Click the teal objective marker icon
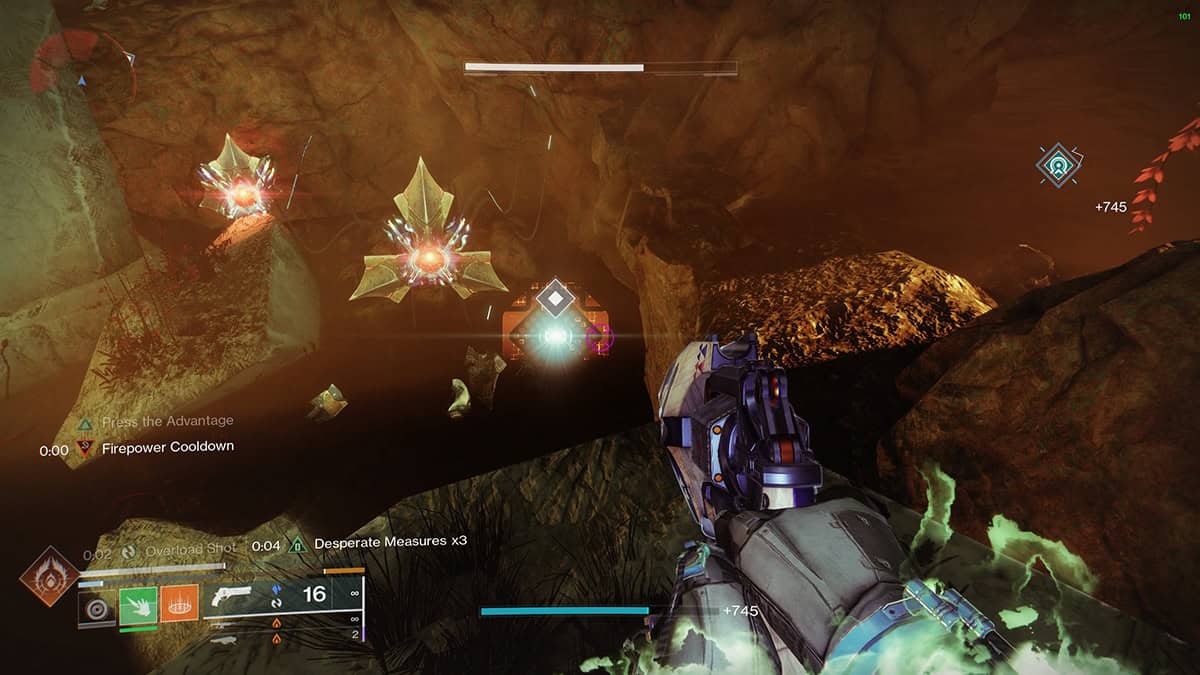The height and width of the screenshot is (675, 1200). pos(1058,164)
